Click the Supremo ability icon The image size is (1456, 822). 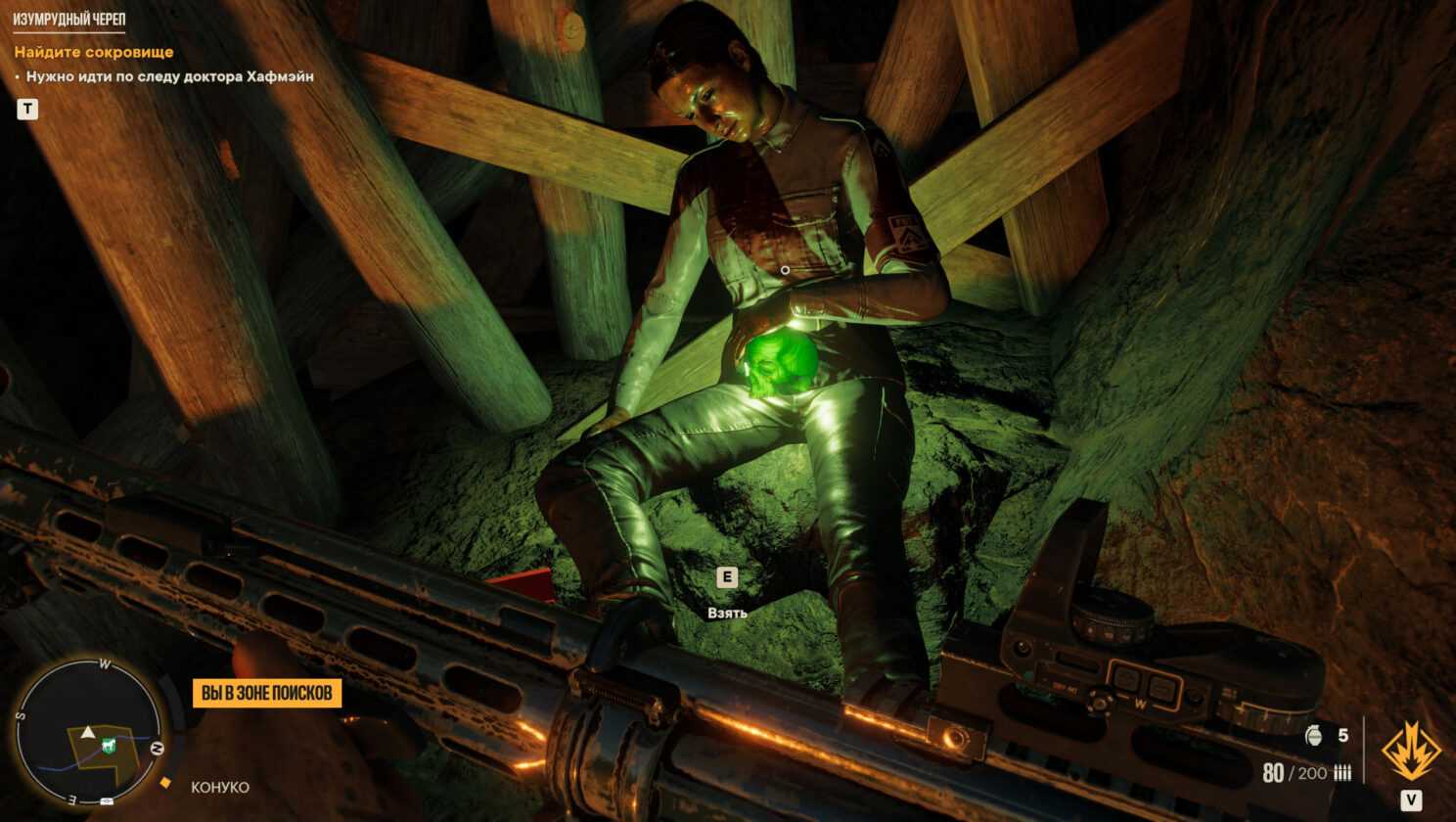(1410, 752)
